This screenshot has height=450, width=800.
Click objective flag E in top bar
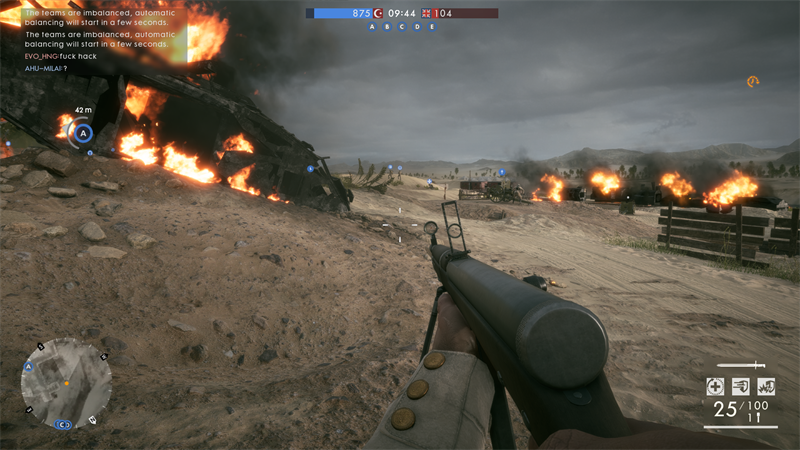click(x=432, y=27)
